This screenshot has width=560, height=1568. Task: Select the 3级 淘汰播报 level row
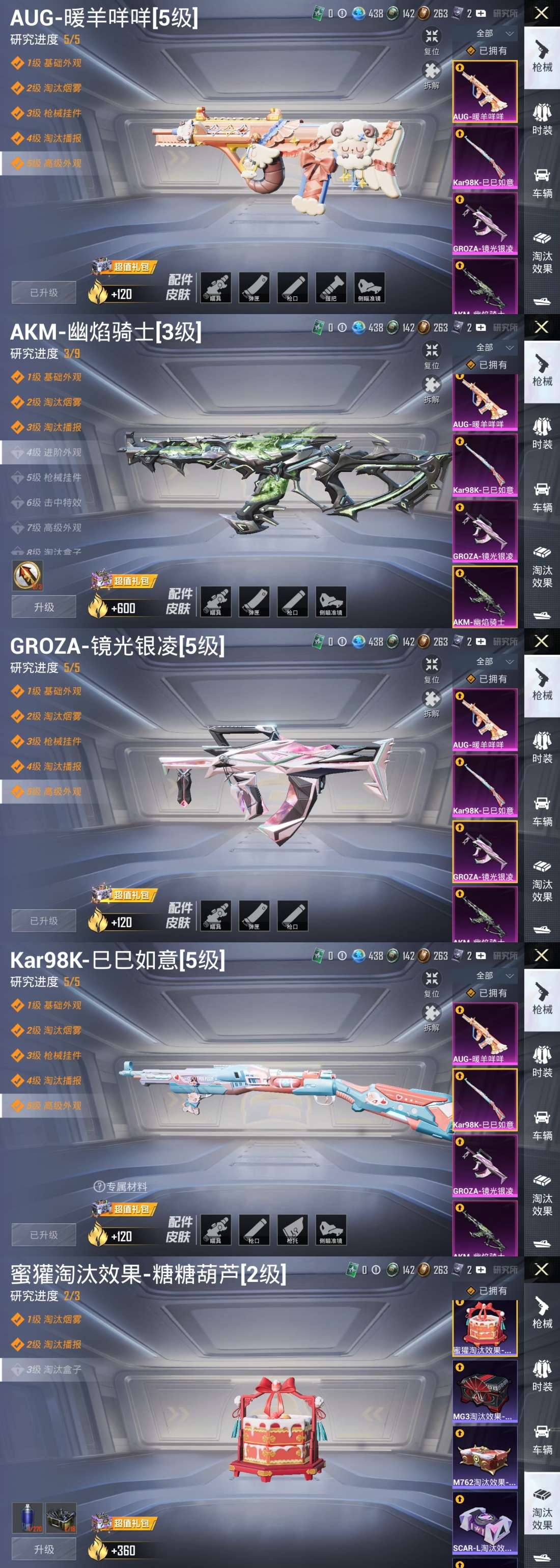(x=53, y=427)
